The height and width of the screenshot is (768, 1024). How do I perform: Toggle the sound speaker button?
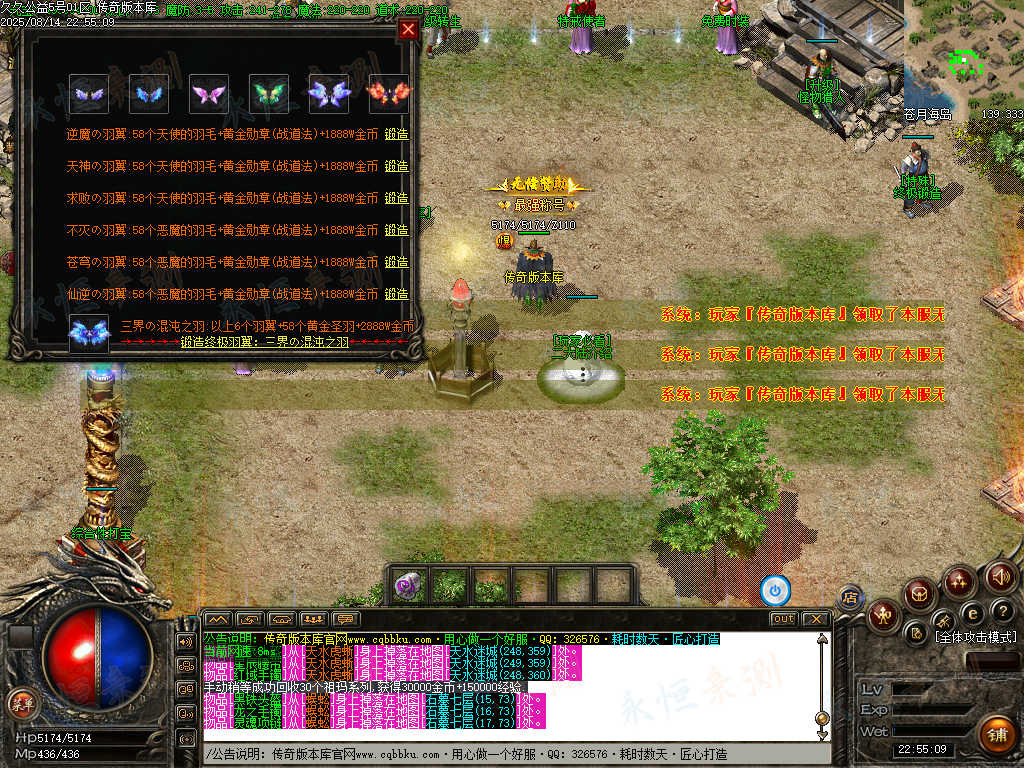[x=1000, y=577]
